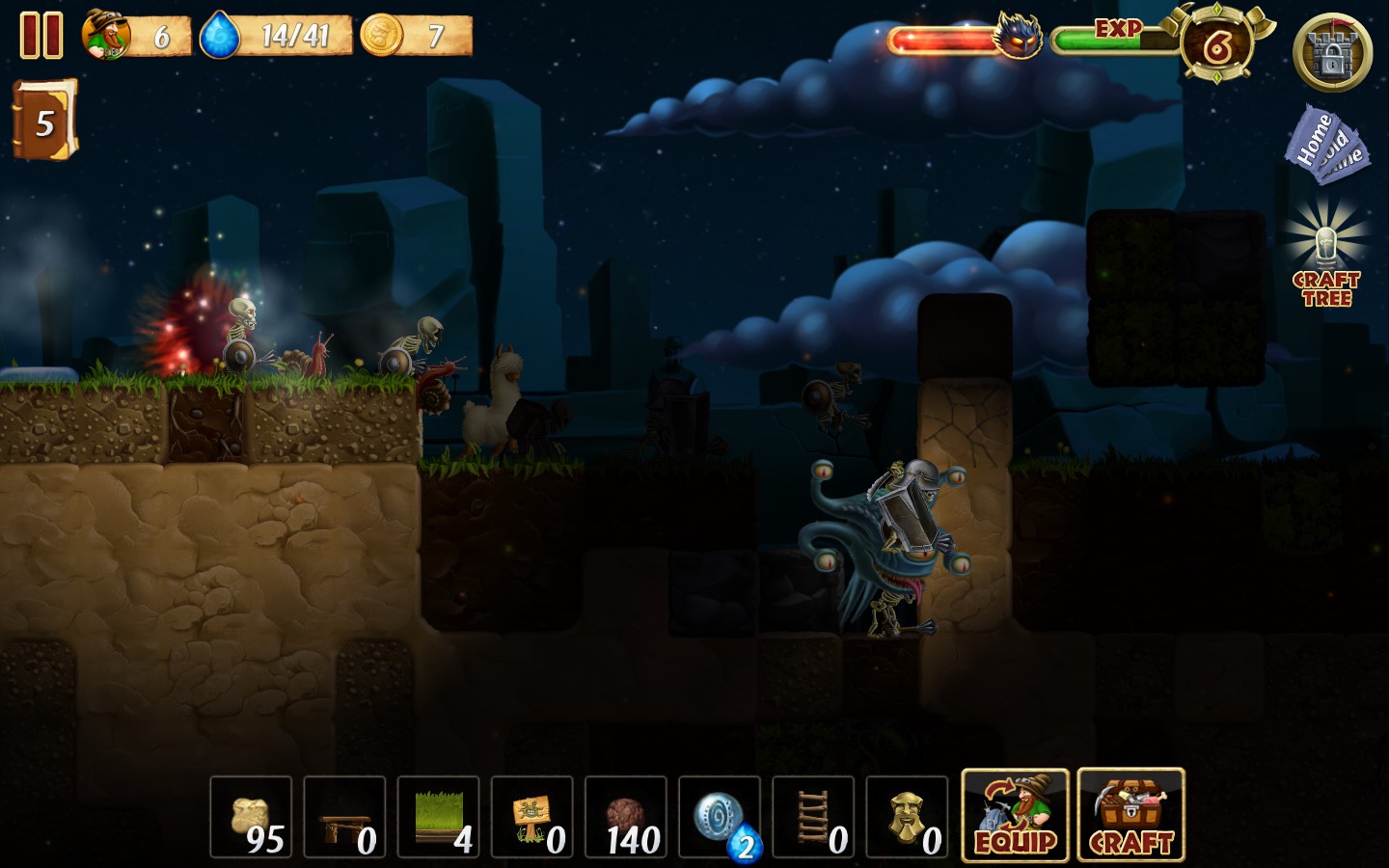The image size is (1389, 868).
Task: Open the spellbook showing number 5
Action: pos(43,121)
